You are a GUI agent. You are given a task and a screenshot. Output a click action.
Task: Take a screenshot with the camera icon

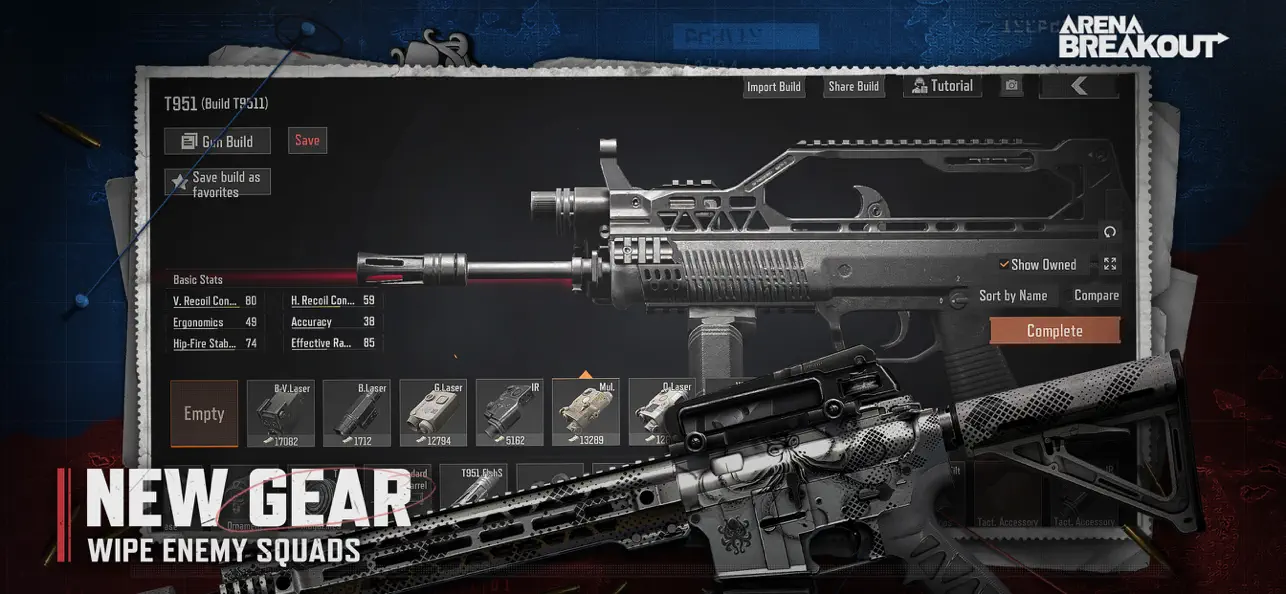[1012, 86]
